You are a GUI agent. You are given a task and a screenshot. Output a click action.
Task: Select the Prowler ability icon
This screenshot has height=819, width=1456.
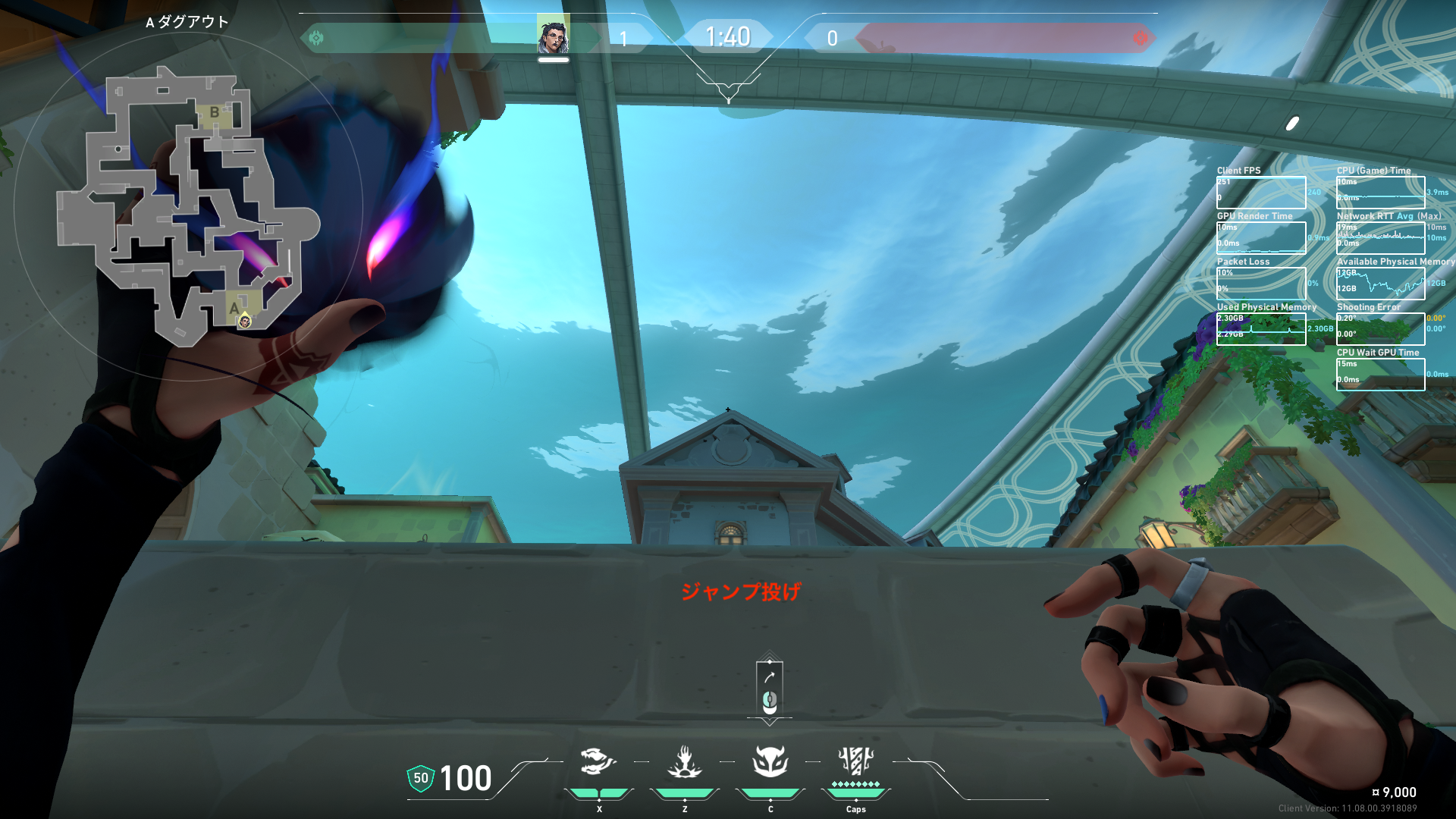(x=598, y=761)
